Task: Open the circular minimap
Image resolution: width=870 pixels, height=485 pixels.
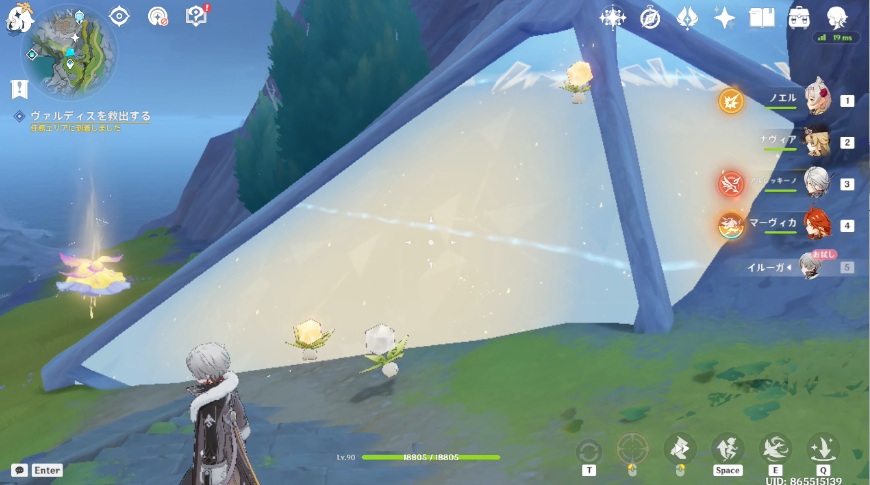Action: click(70, 50)
